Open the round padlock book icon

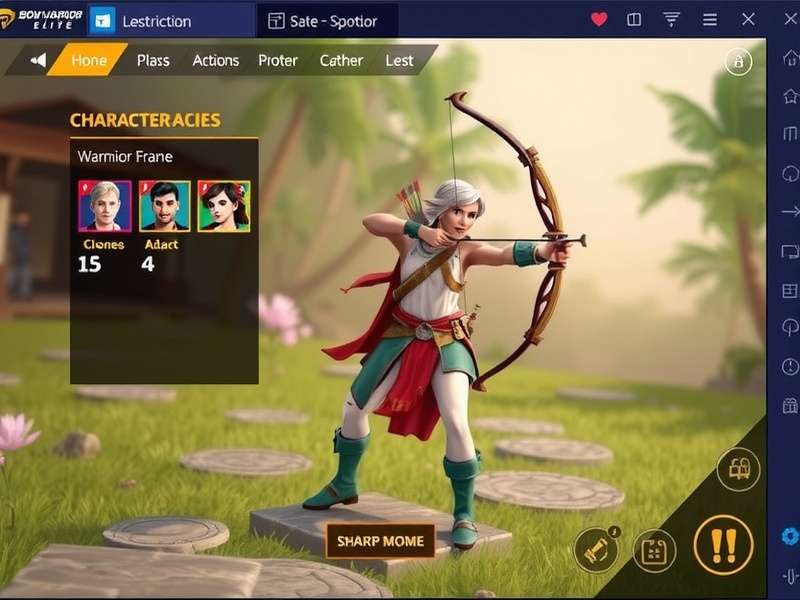738,470
